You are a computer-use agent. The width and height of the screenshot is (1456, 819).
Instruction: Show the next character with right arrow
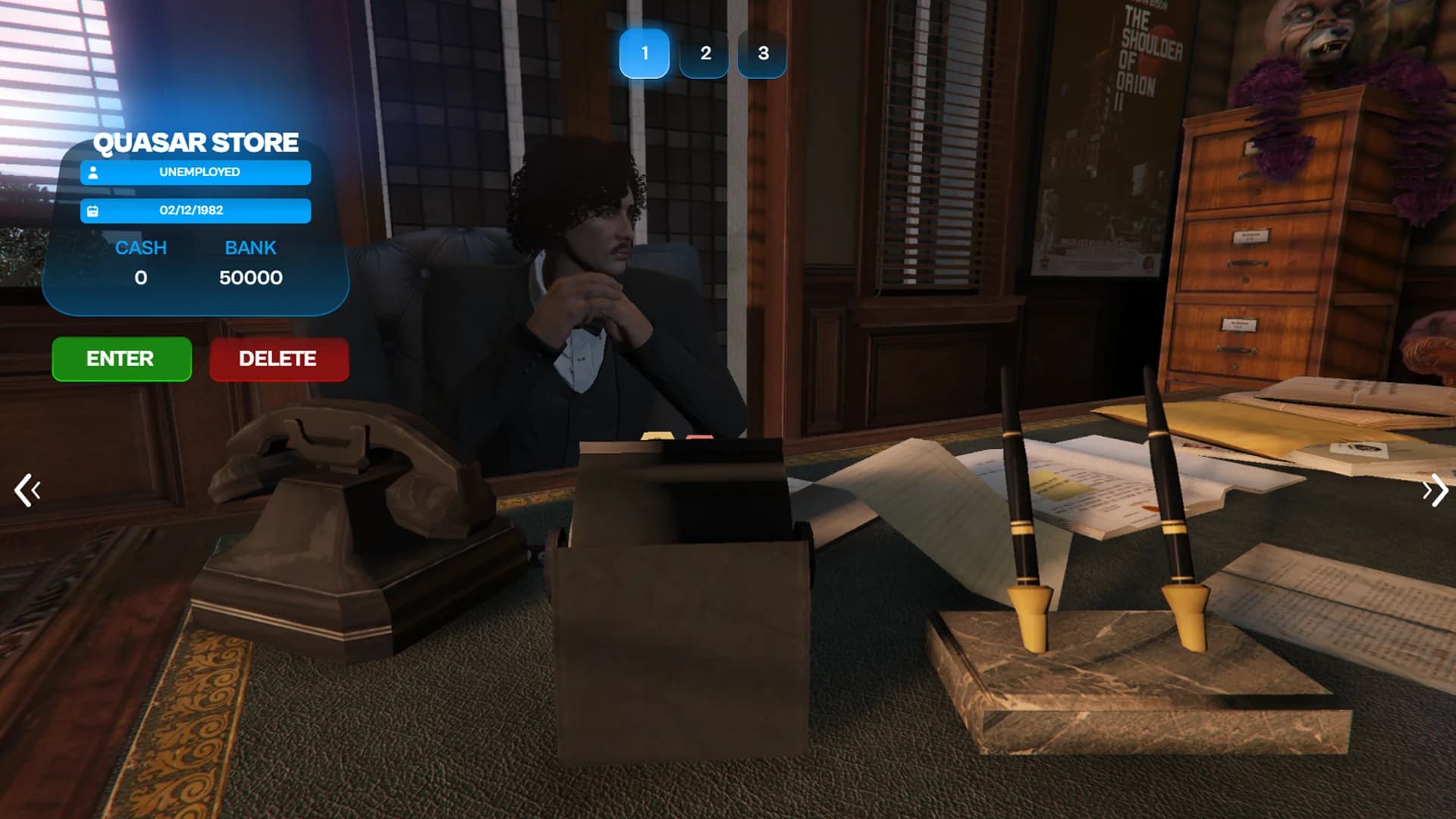pyautogui.click(x=1434, y=491)
